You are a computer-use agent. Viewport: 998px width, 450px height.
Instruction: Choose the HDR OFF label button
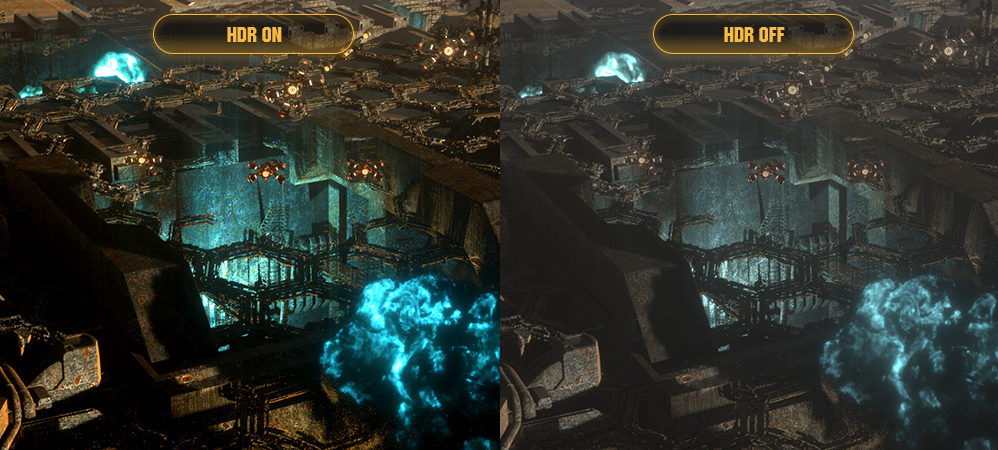tap(753, 35)
